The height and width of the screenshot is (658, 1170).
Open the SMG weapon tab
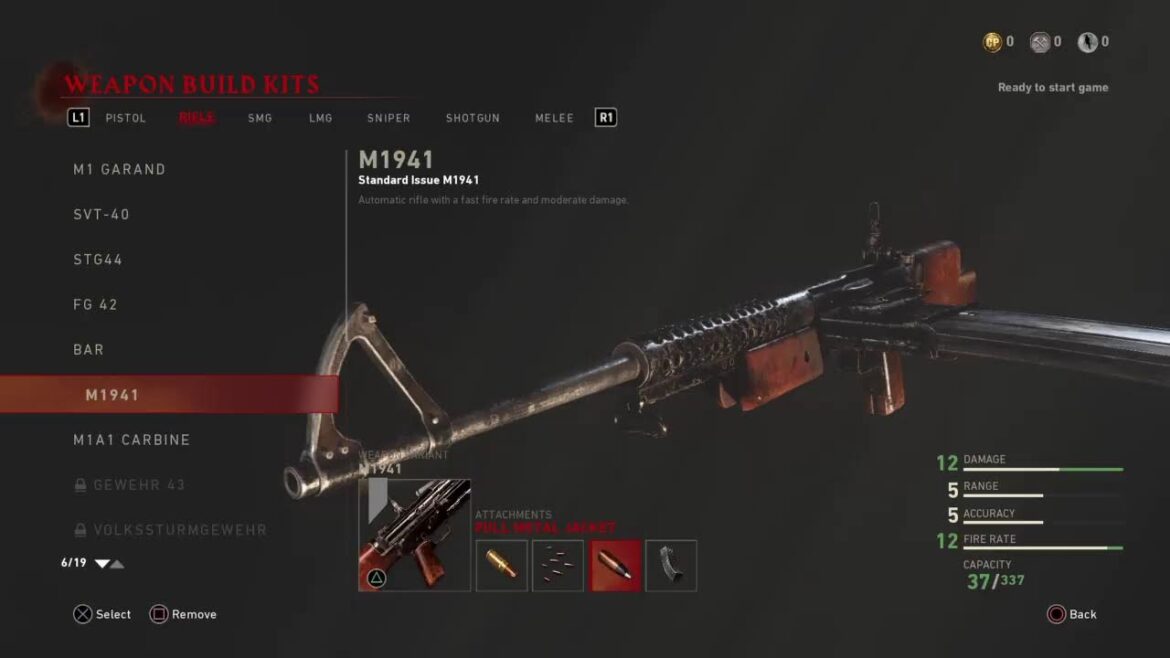tap(260, 118)
